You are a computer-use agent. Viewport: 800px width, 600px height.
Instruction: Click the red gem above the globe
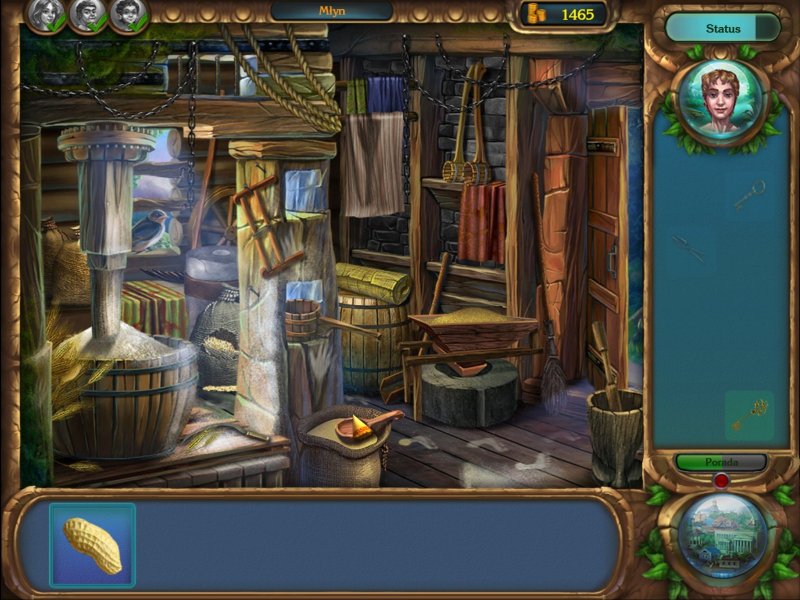720,482
